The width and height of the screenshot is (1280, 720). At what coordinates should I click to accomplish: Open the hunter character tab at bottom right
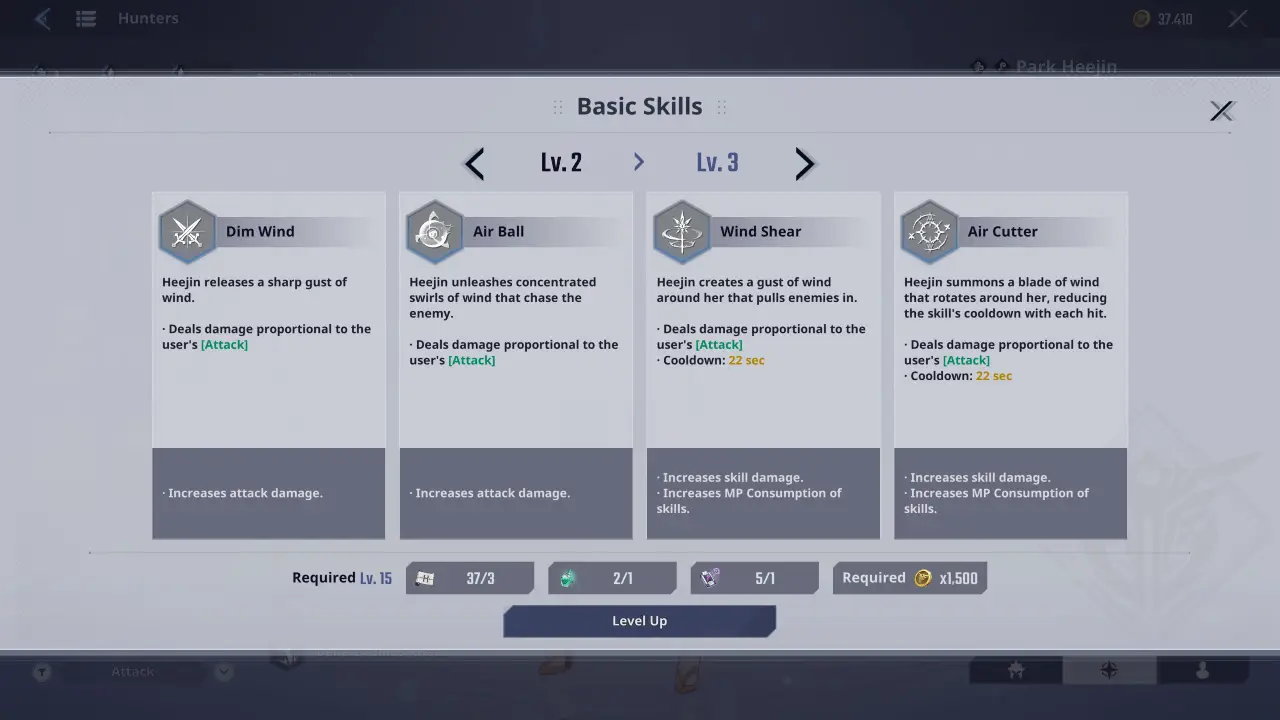pyautogui.click(x=1201, y=671)
